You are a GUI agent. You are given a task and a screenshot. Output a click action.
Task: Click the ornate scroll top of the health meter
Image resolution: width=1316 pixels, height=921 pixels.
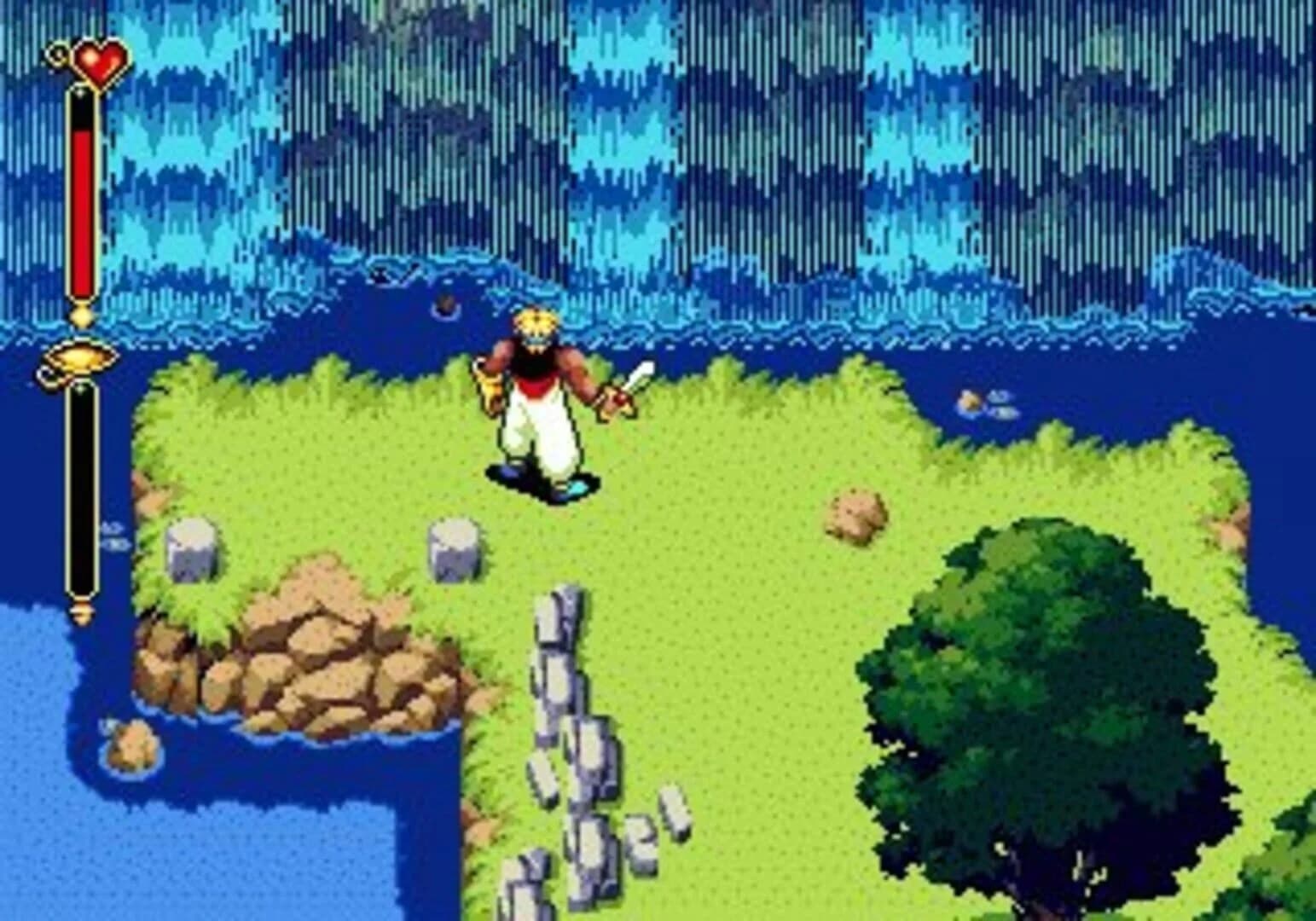click(60, 51)
